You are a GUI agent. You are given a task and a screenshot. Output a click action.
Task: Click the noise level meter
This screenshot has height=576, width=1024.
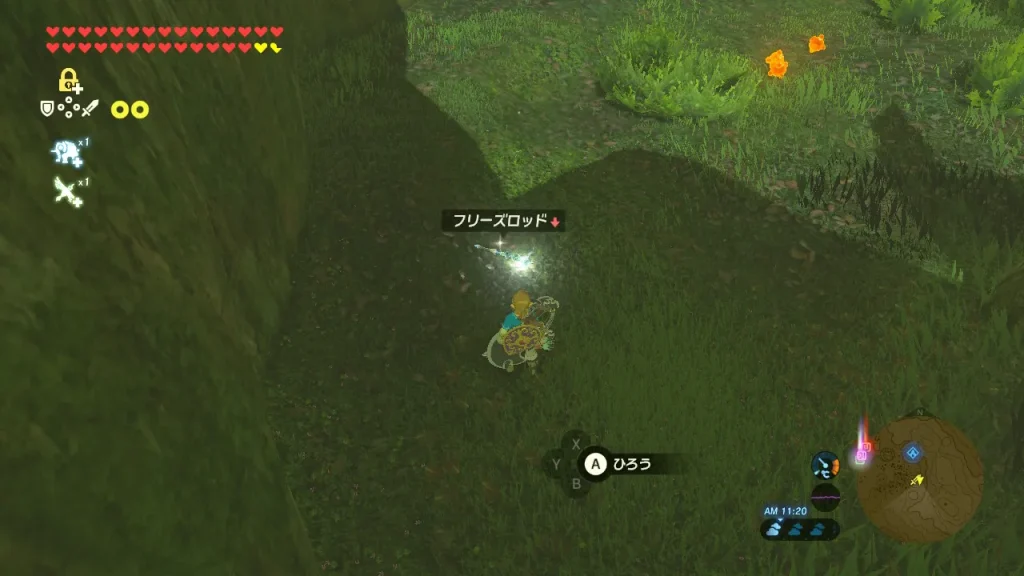[825, 497]
